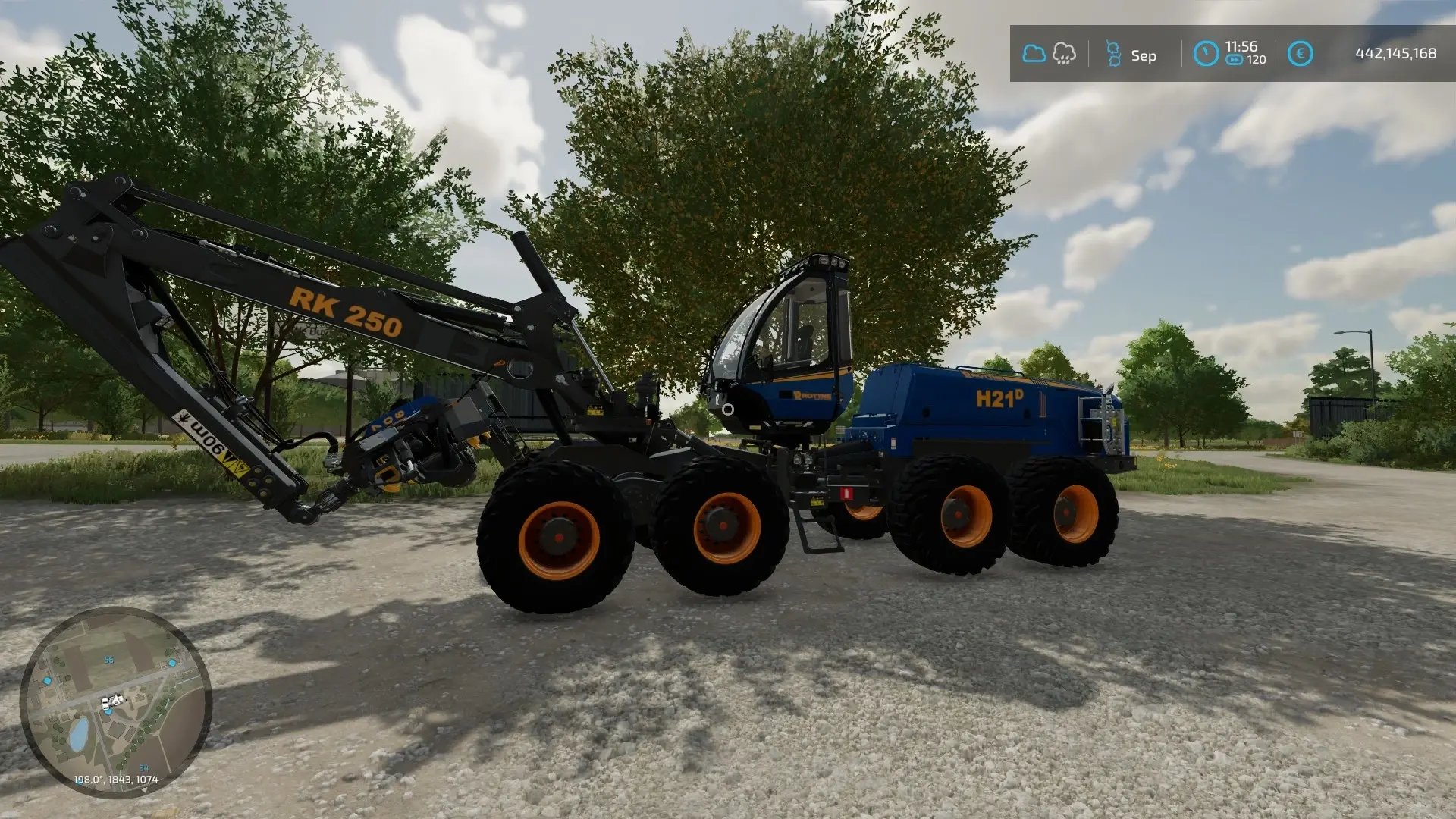The width and height of the screenshot is (1456, 819).
Task: Click the blue marker near the minimap's top-right road
Action: click(173, 662)
